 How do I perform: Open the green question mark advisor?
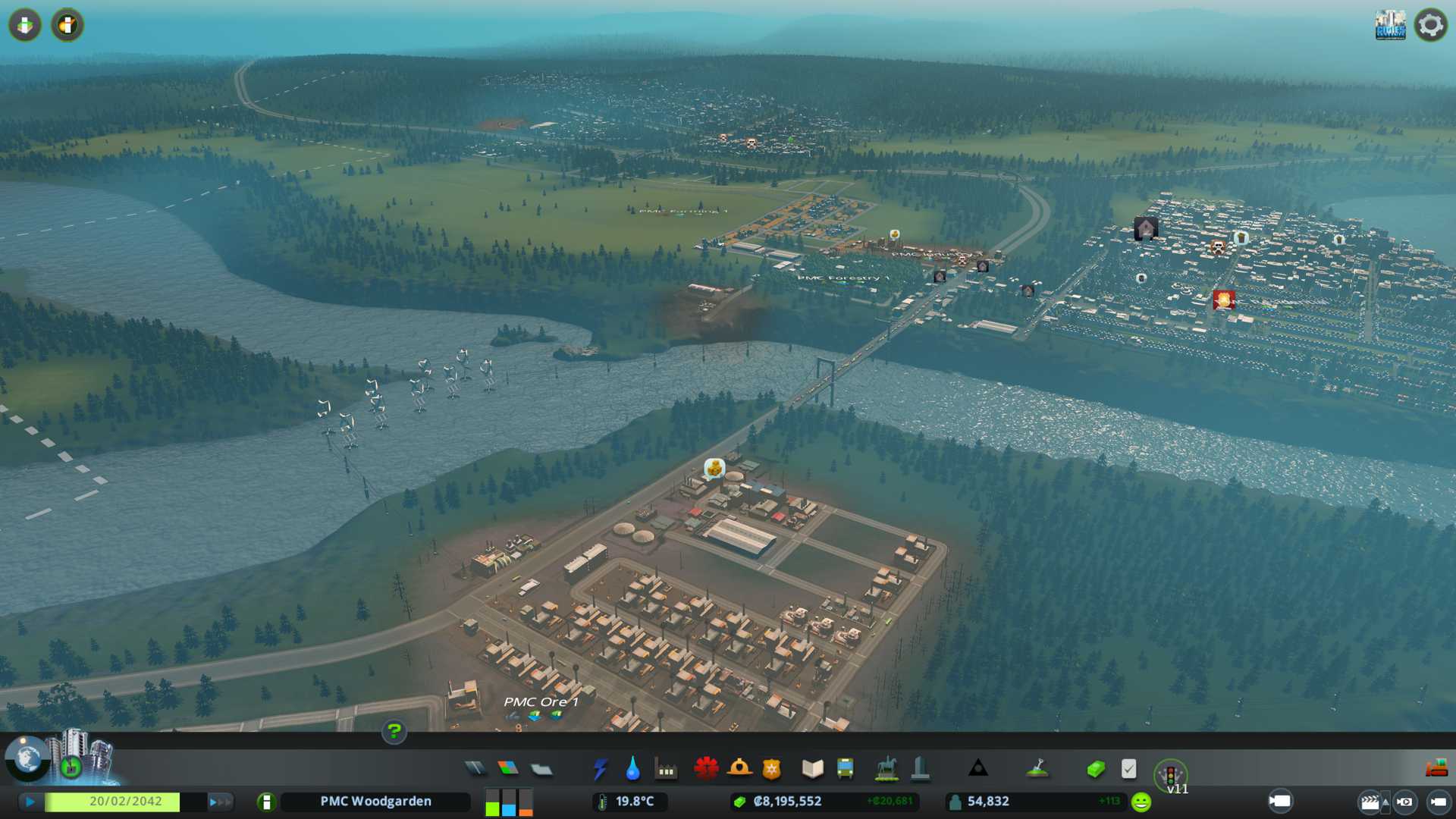[394, 731]
